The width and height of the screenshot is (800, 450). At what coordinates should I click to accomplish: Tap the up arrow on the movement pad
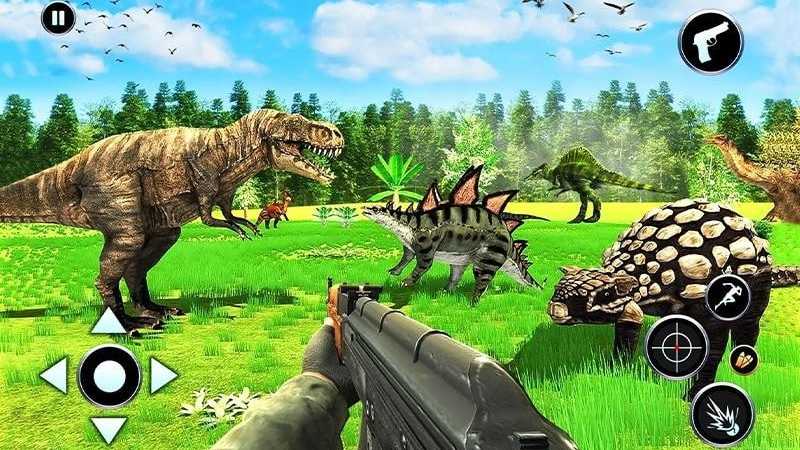(x=109, y=321)
